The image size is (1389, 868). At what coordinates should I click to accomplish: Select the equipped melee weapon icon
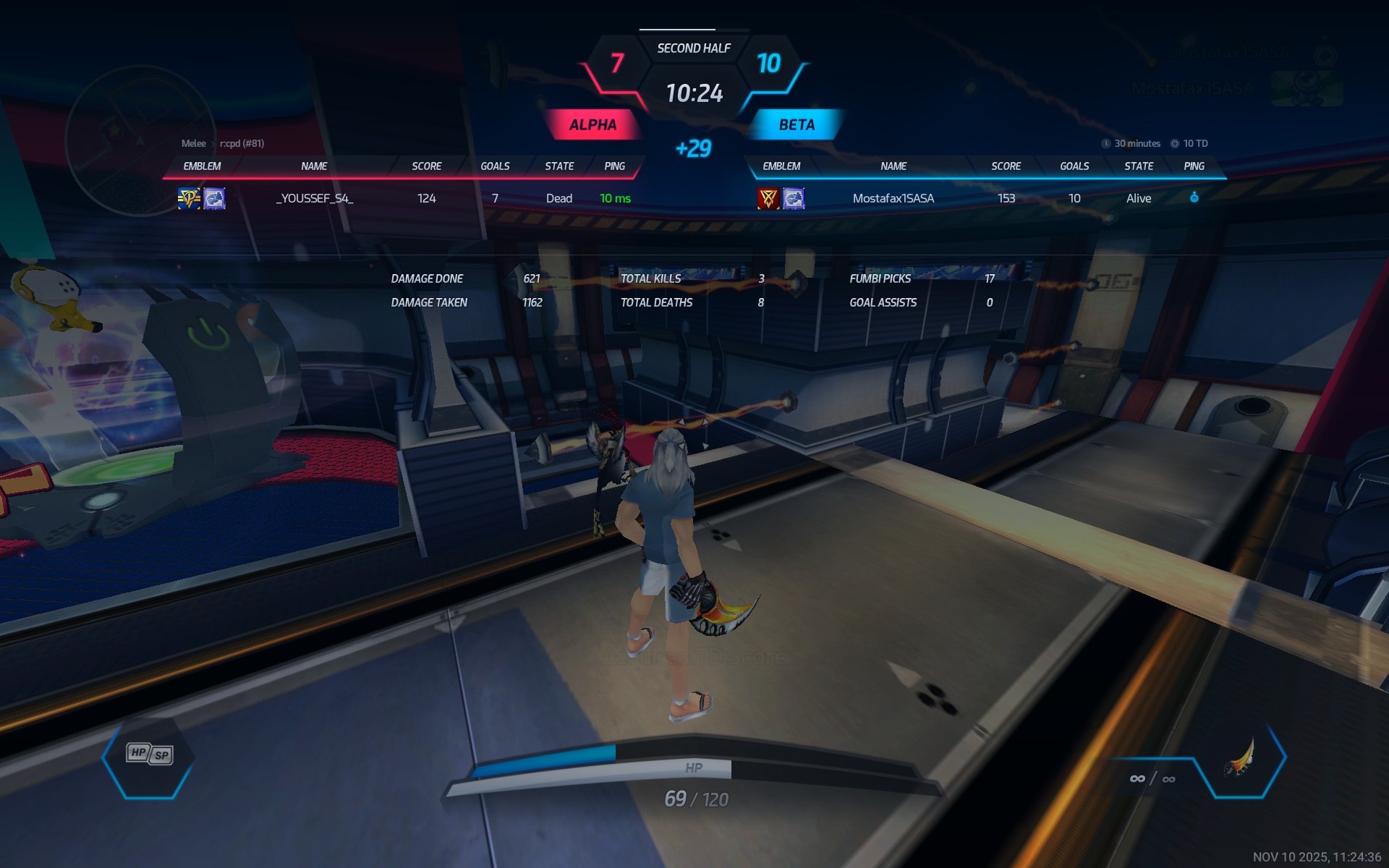1240,758
